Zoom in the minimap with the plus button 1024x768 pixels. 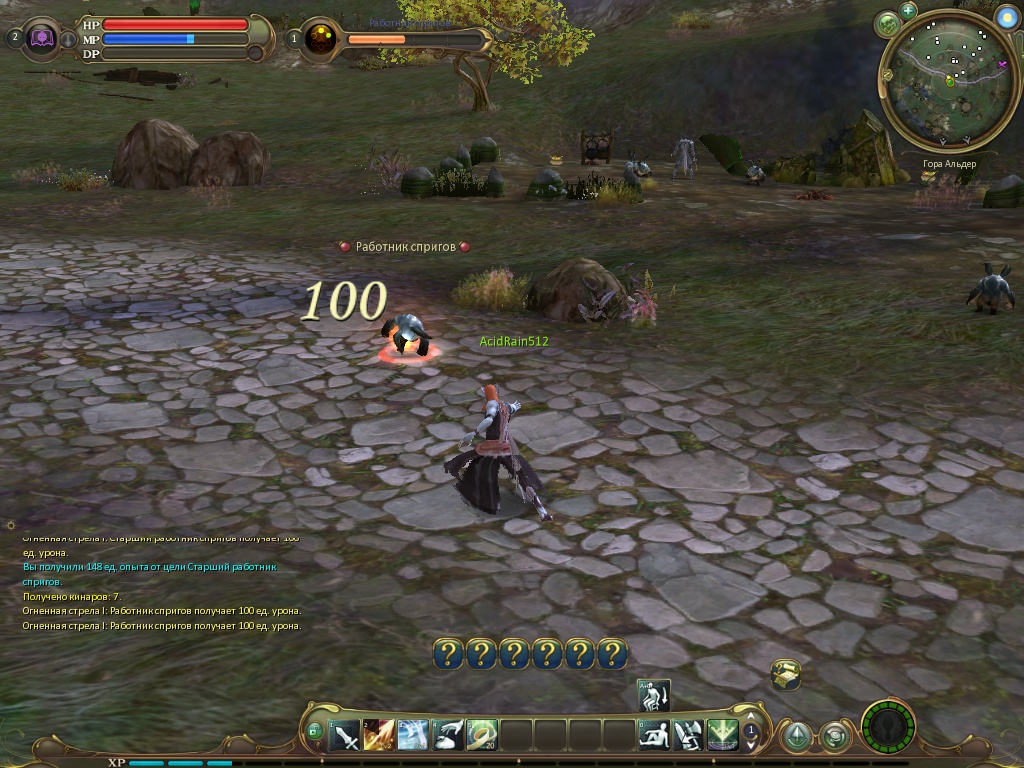(x=908, y=11)
